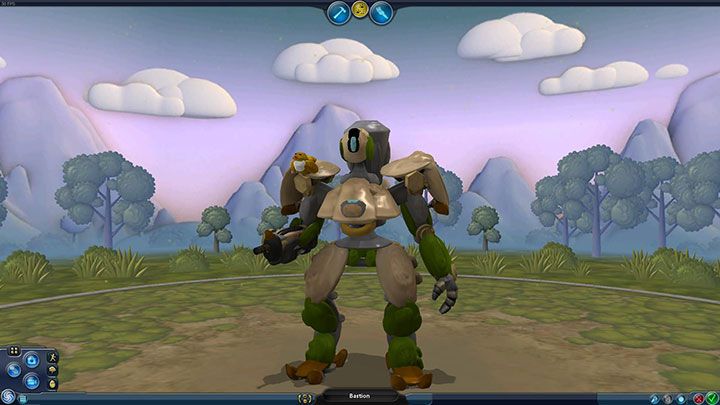
Task: Cancel with the red X button
Action: coord(697,397)
